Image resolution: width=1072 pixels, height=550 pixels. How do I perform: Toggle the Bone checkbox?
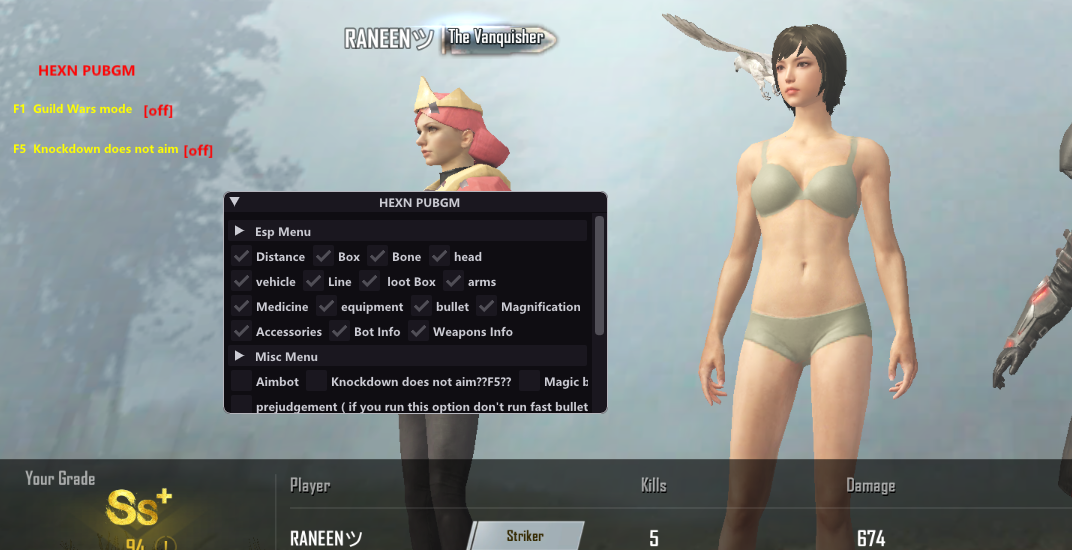point(377,256)
